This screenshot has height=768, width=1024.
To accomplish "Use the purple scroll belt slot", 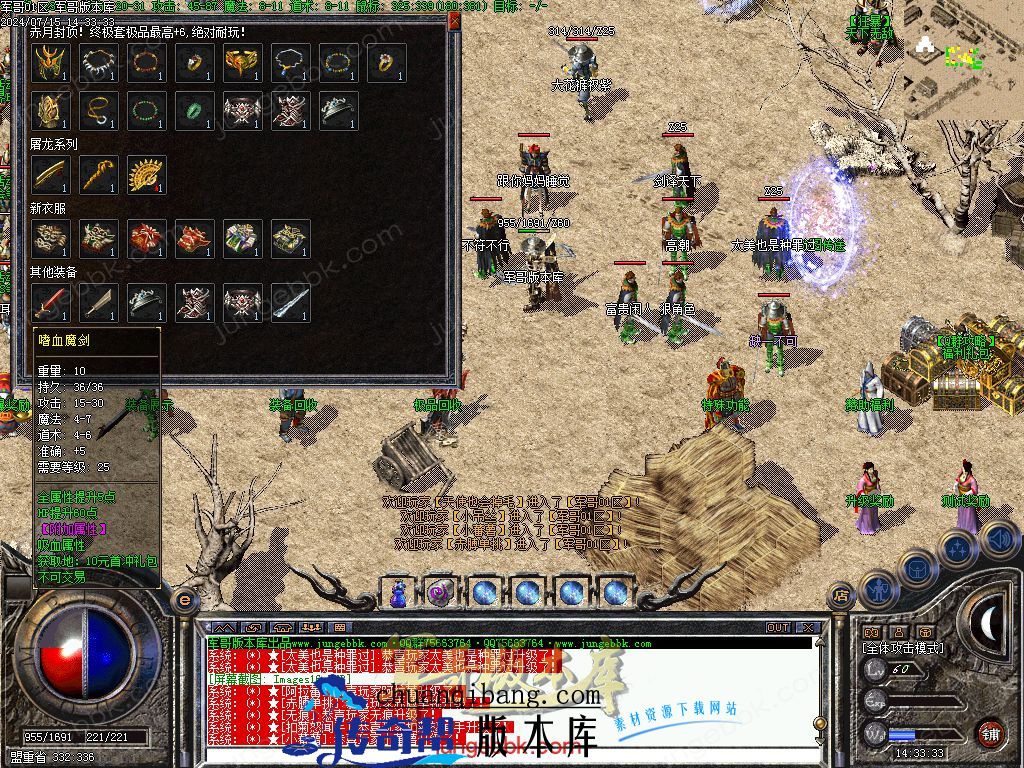I will (441, 593).
